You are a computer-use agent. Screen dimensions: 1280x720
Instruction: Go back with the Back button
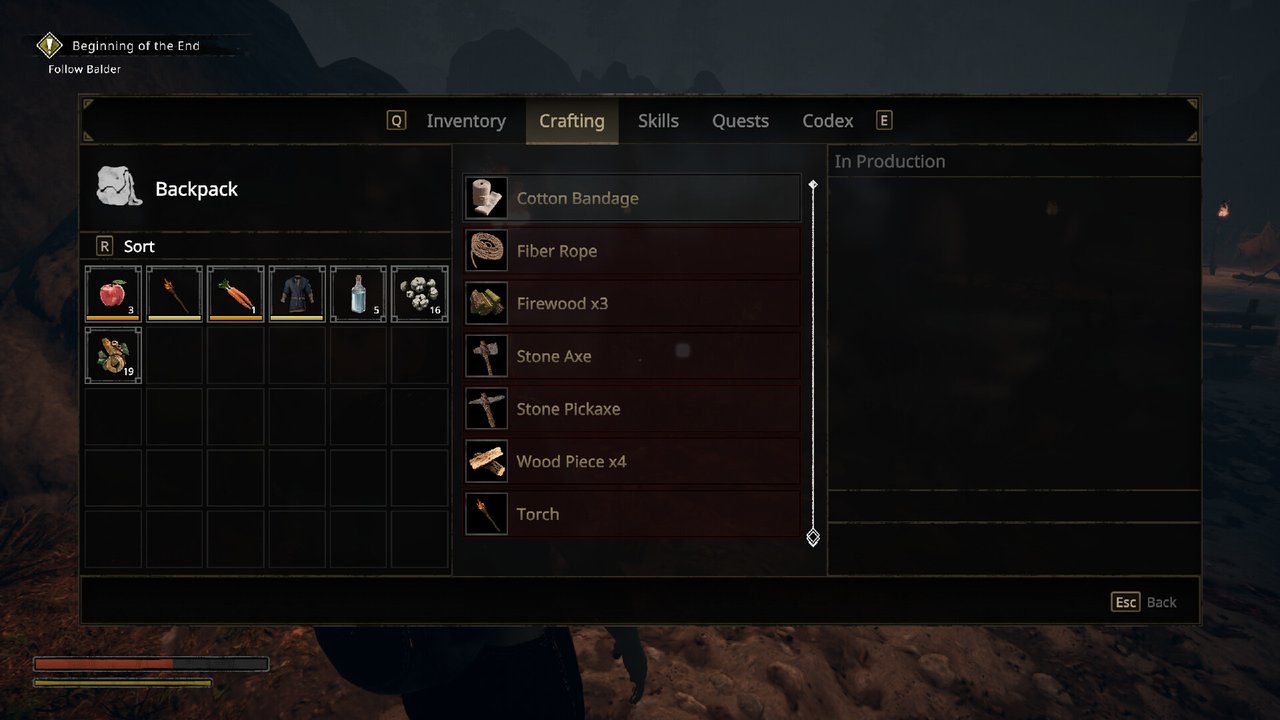coord(1145,602)
